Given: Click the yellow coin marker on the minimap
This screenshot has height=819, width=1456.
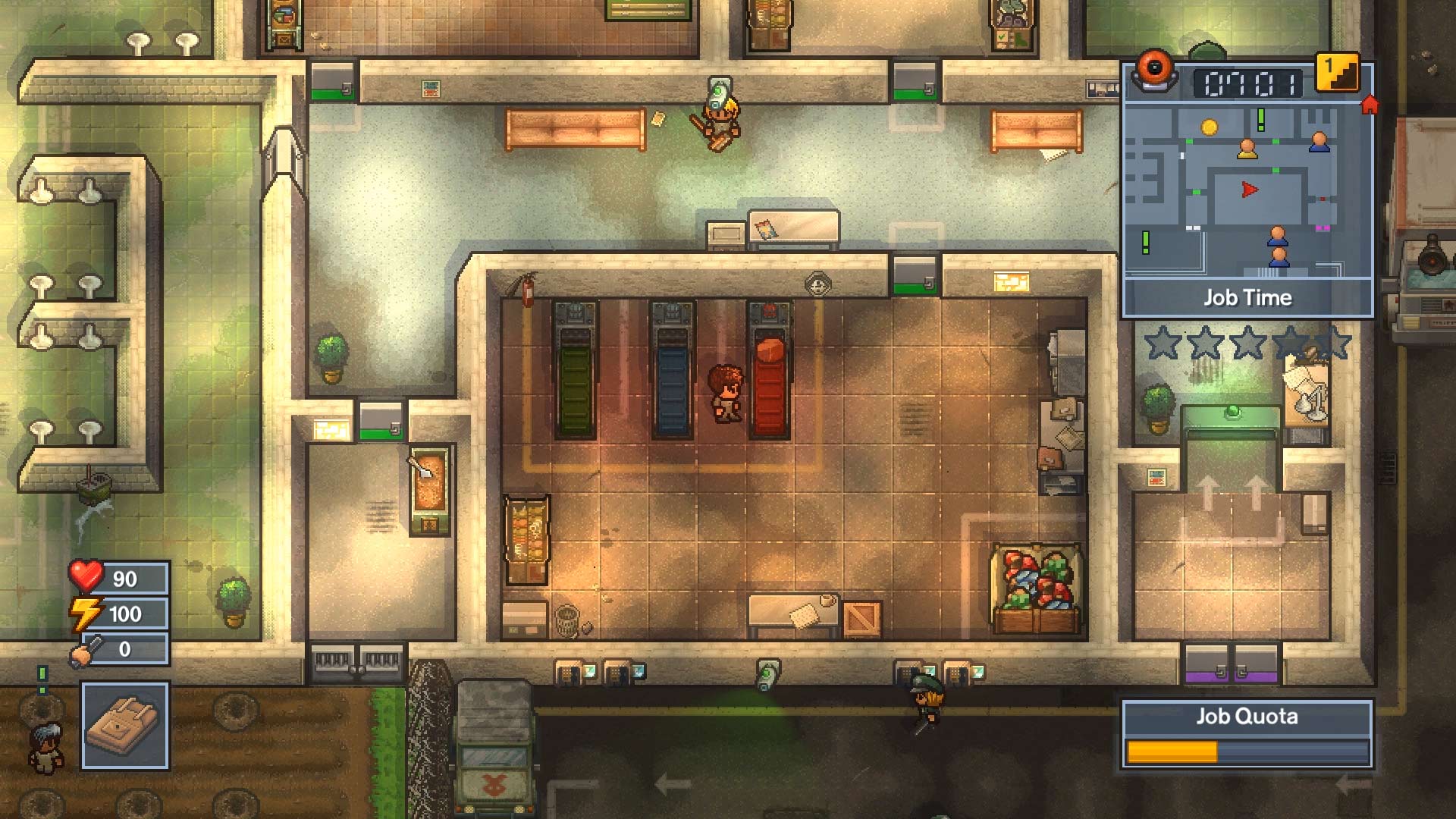Looking at the screenshot, I should [x=1210, y=127].
